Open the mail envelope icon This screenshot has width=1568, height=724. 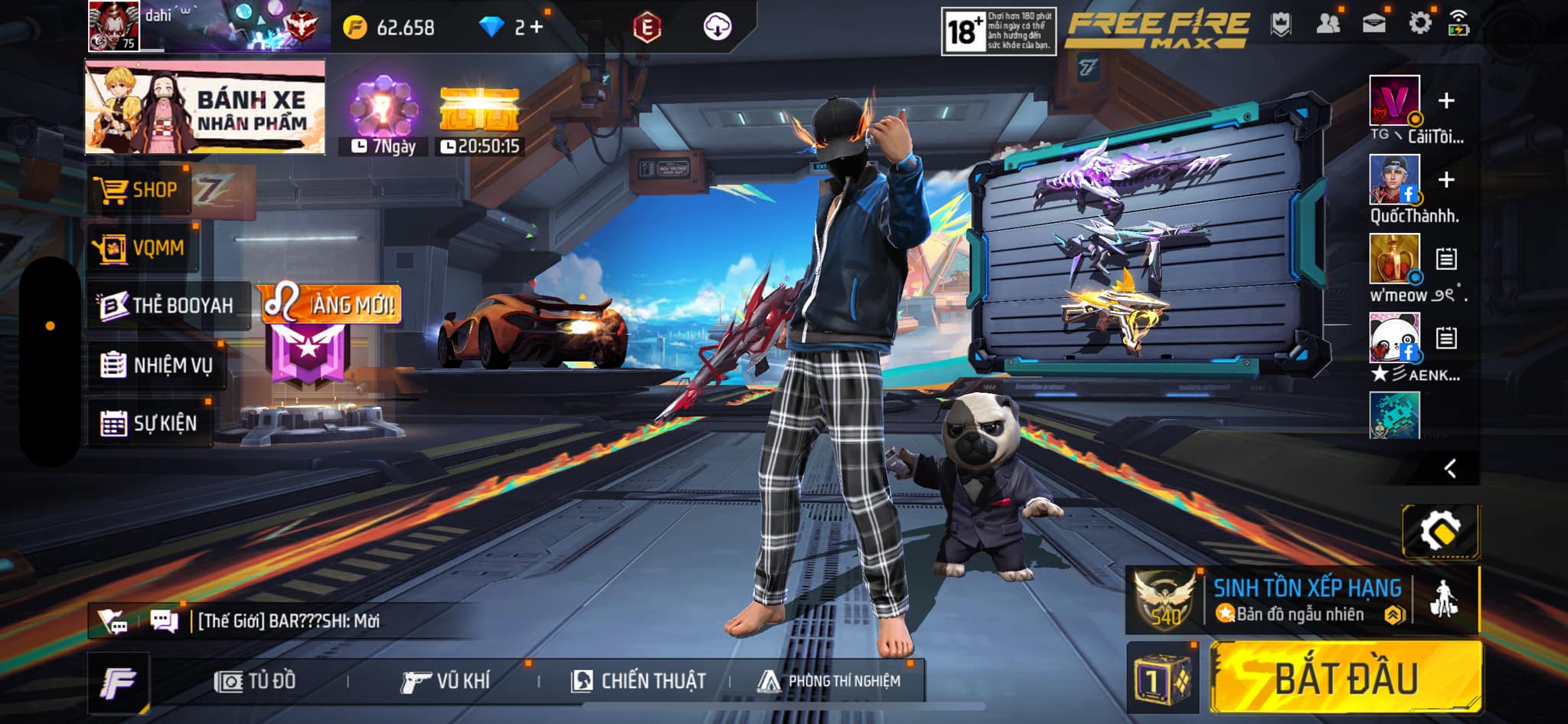tap(1374, 24)
